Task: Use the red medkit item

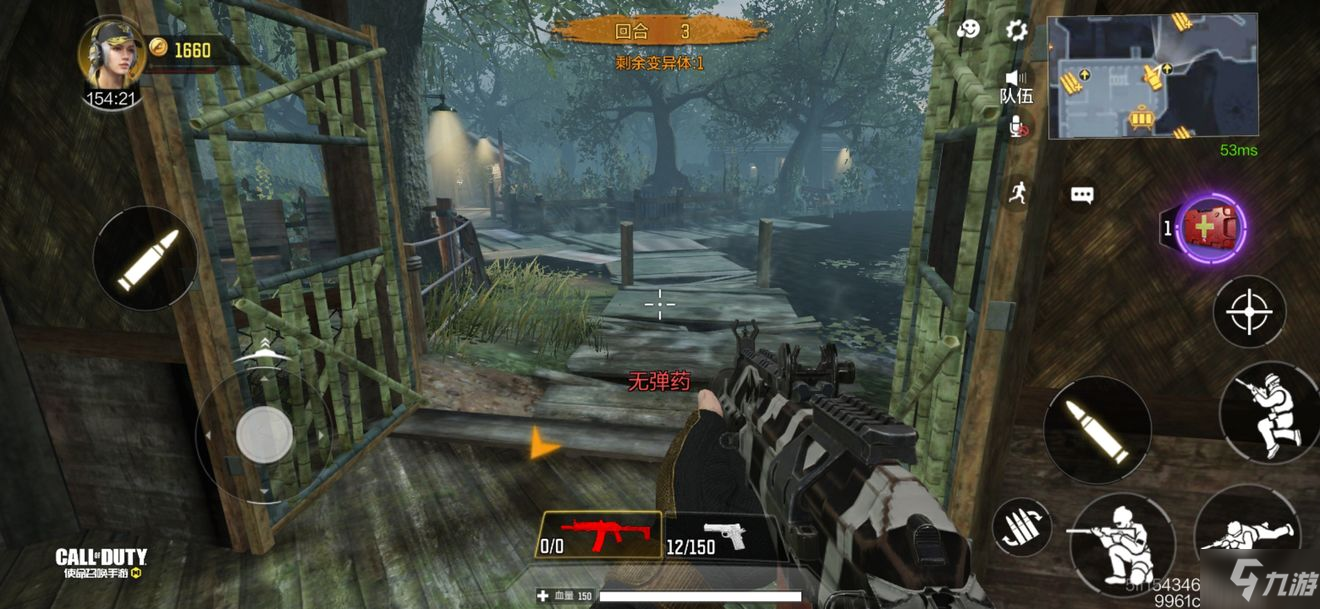Action: (1211, 229)
